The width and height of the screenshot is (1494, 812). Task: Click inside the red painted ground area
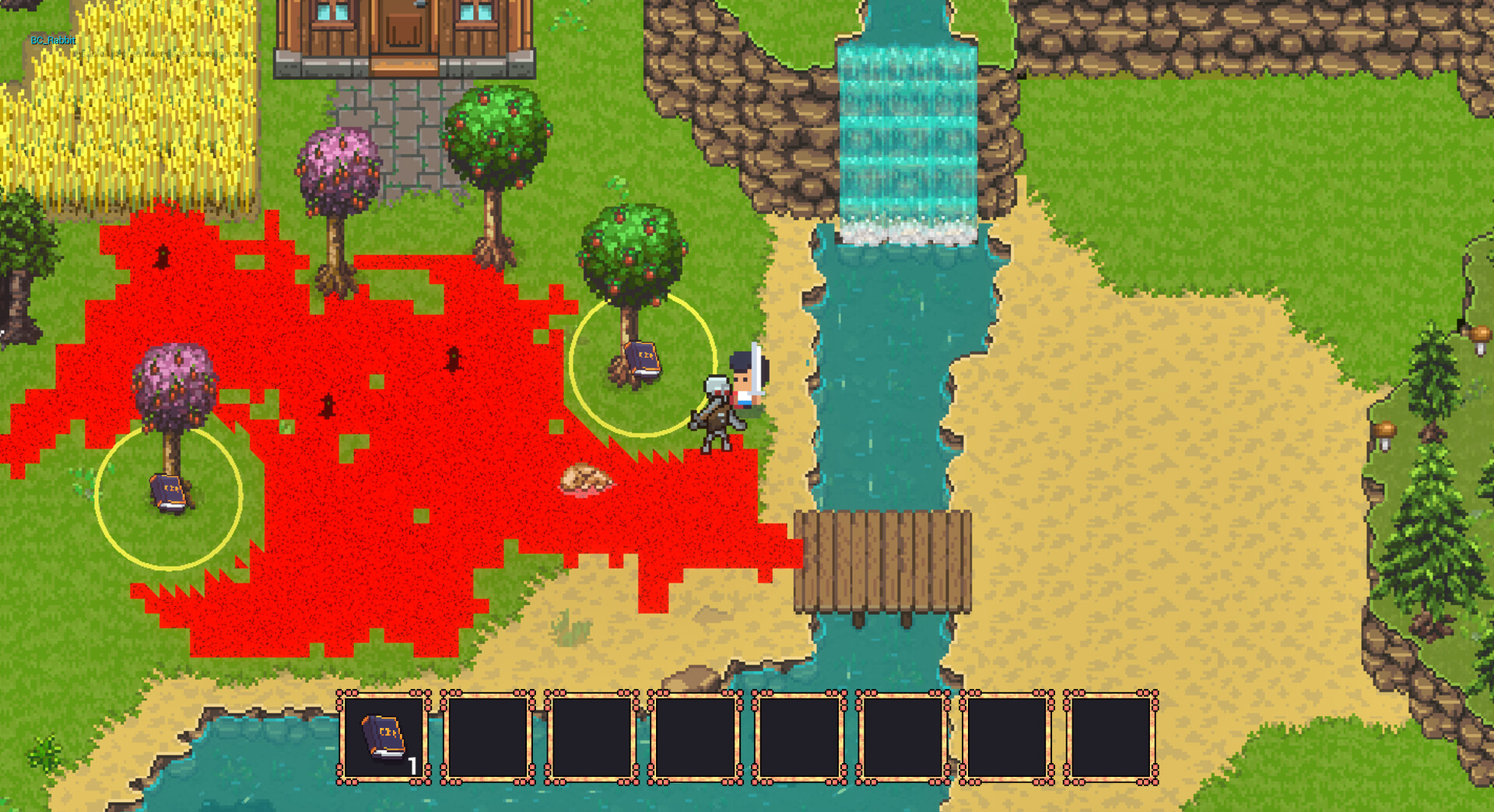350,544
